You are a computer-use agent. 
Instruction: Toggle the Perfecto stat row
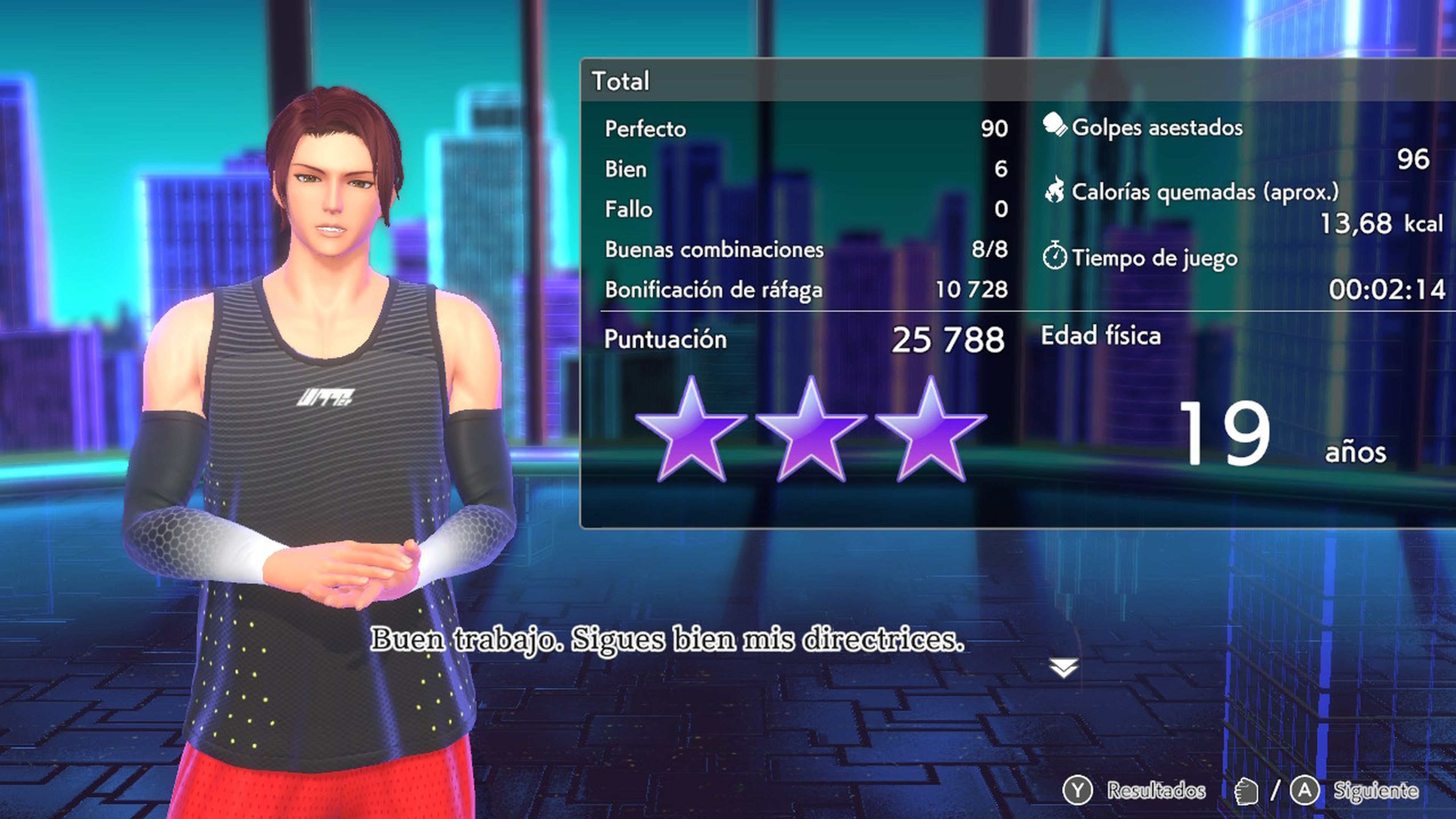[x=735, y=129]
